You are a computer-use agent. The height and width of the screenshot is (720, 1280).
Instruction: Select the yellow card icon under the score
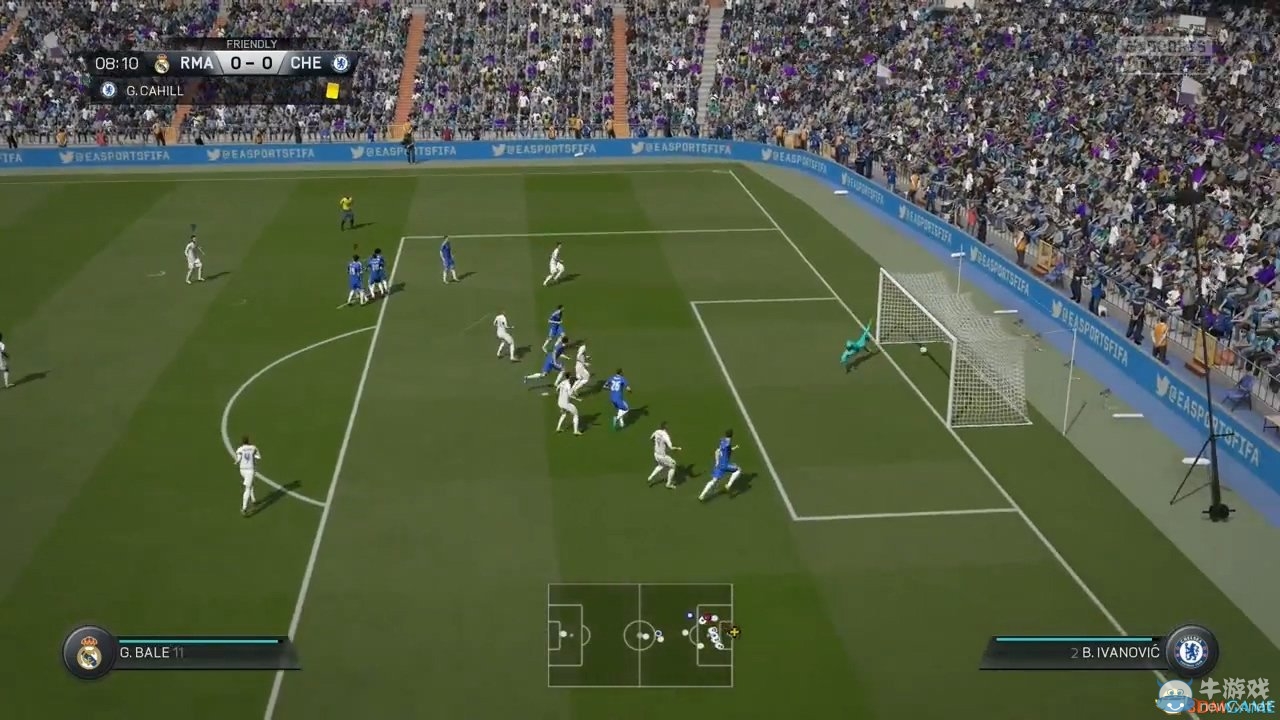(334, 90)
